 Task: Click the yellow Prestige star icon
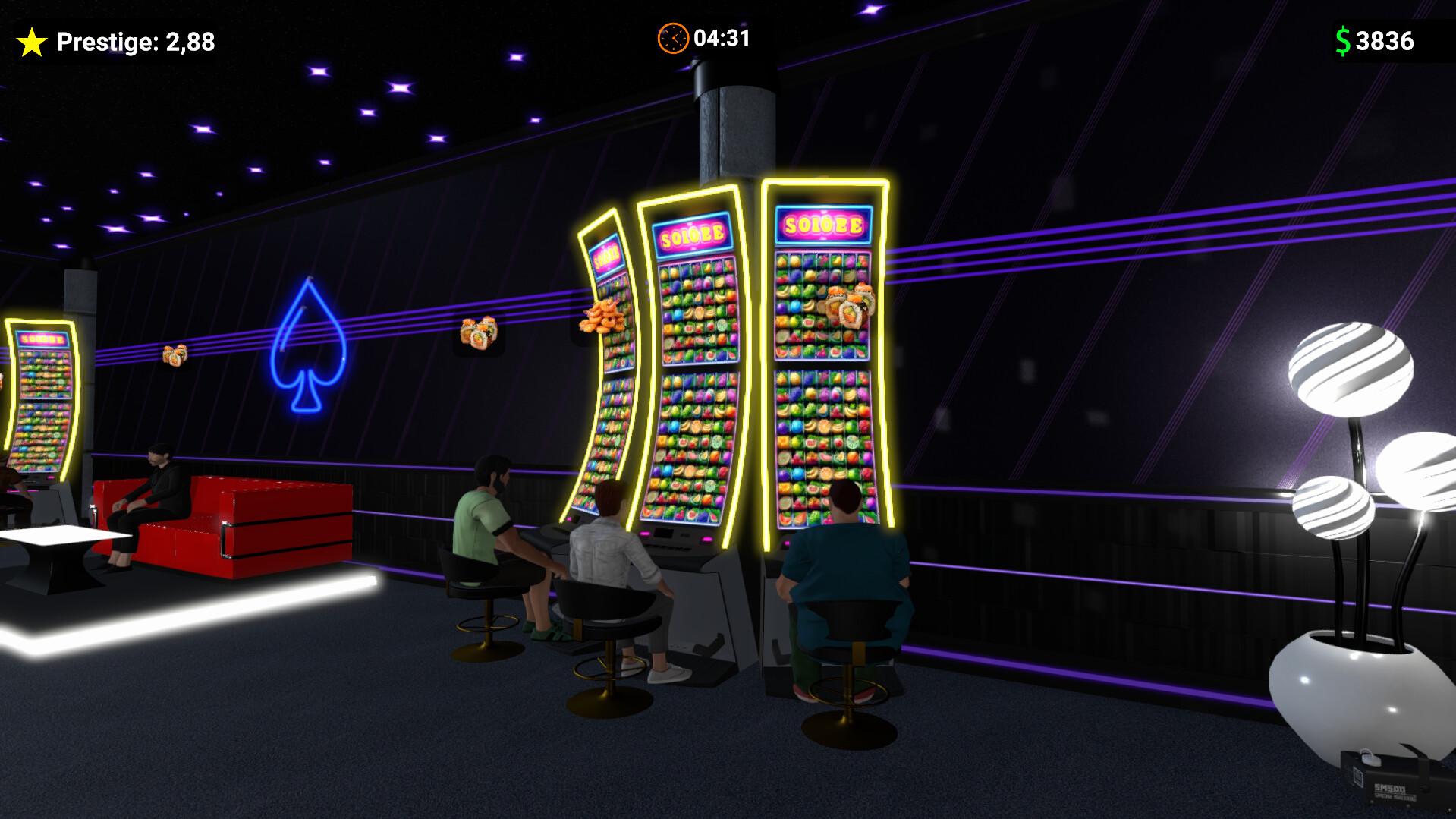(32, 40)
